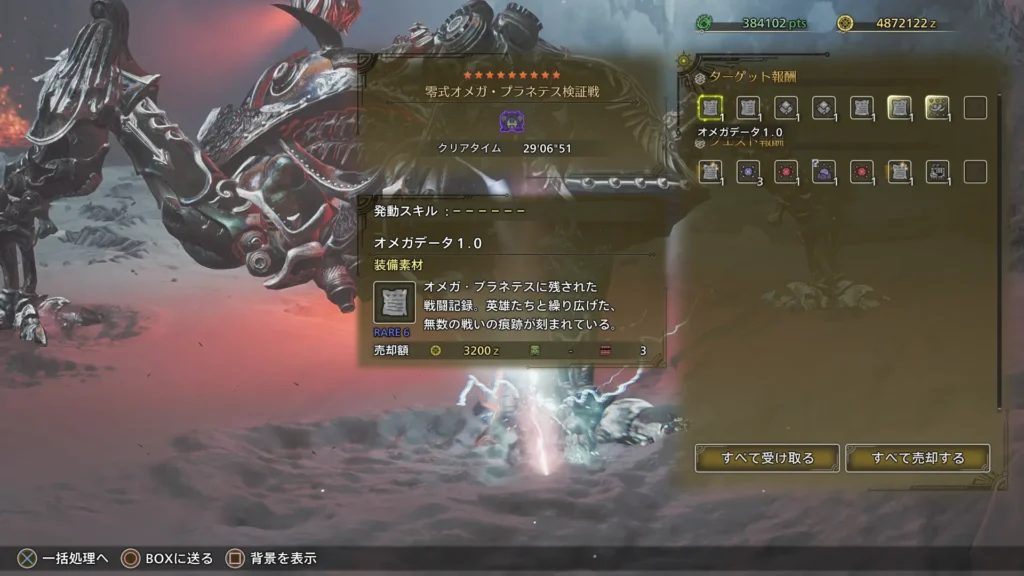Image resolution: width=1024 pixels, height=576 pixels.
Task: Select the highlighted オメガデータ1.0 reward slot
Action: [x=710, y=108]
